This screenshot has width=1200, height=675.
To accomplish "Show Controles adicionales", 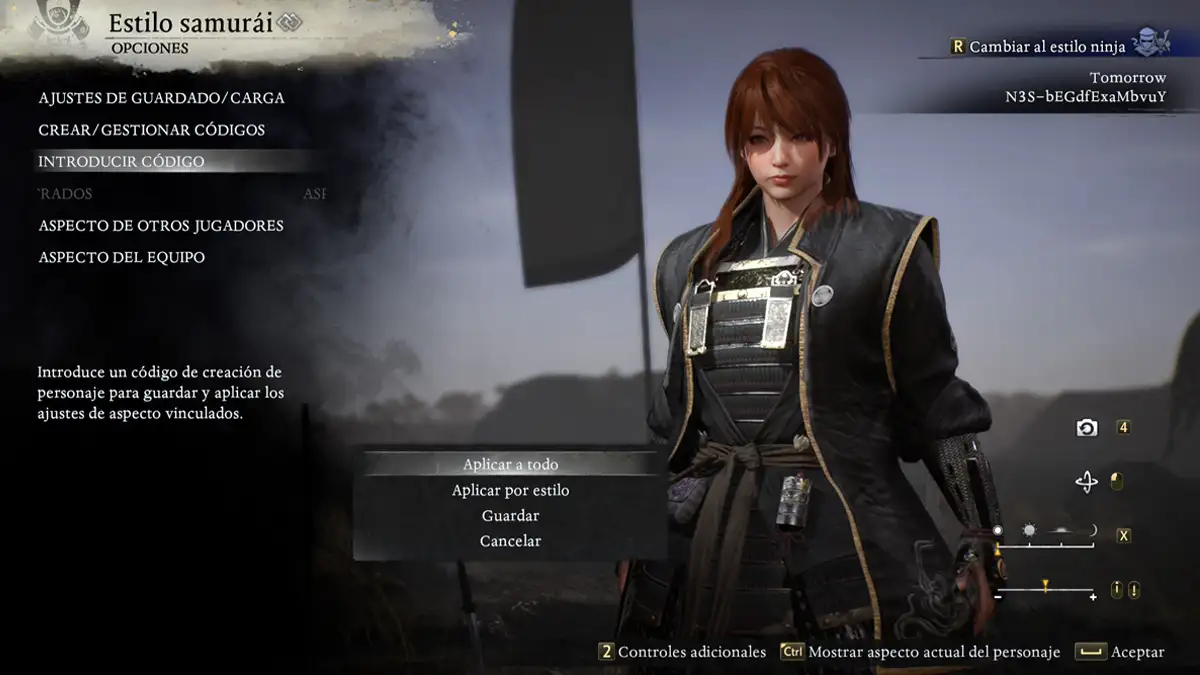I will click(x=682, y=652).
